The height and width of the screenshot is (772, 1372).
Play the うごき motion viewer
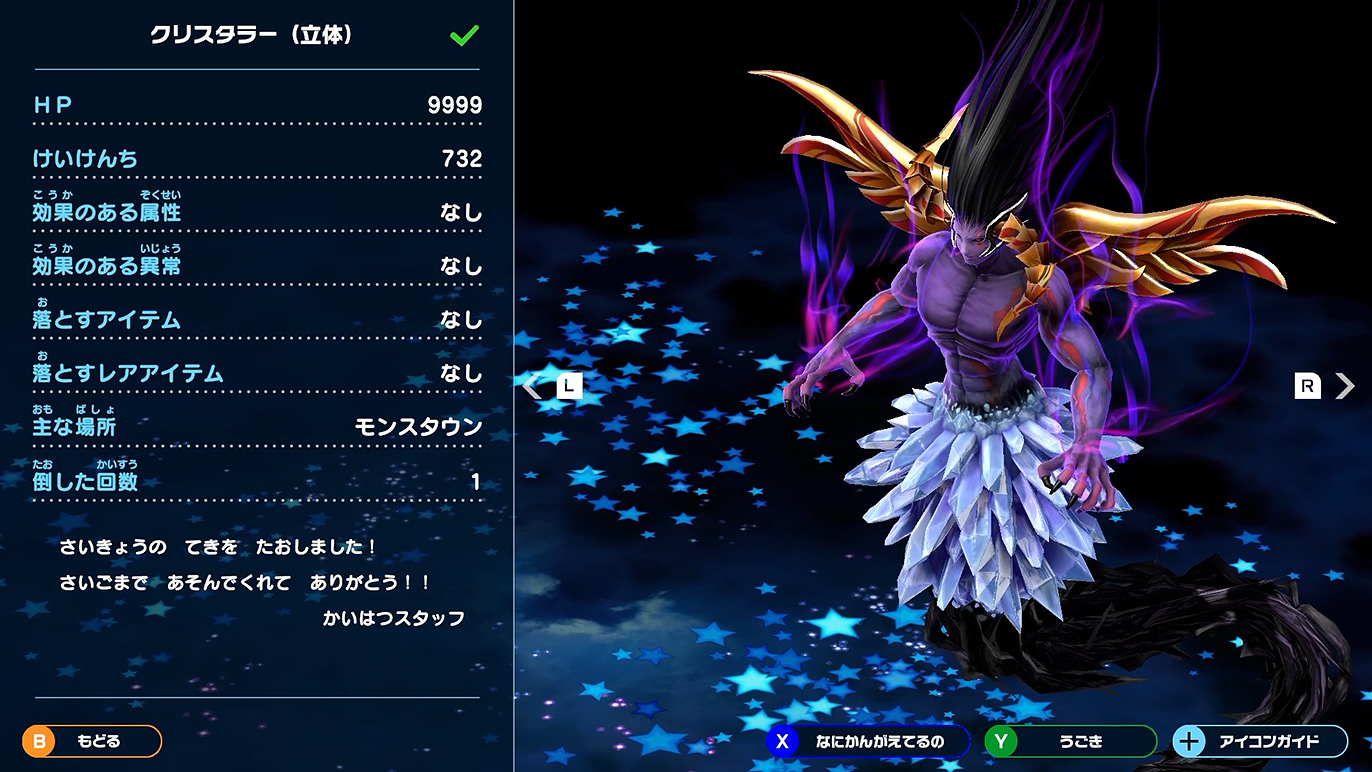click(1070, 741)
